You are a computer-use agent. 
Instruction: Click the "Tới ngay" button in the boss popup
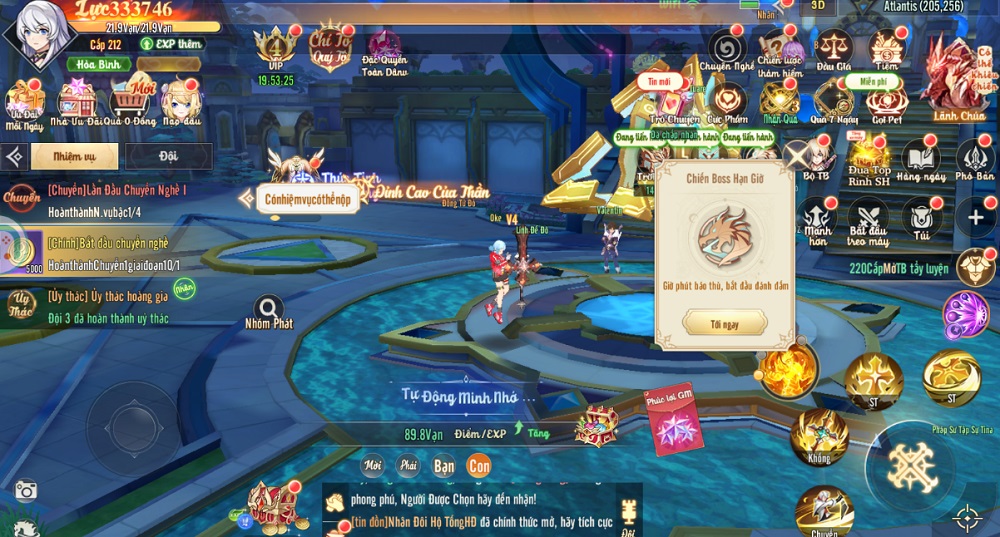click(x=725, y=324)
